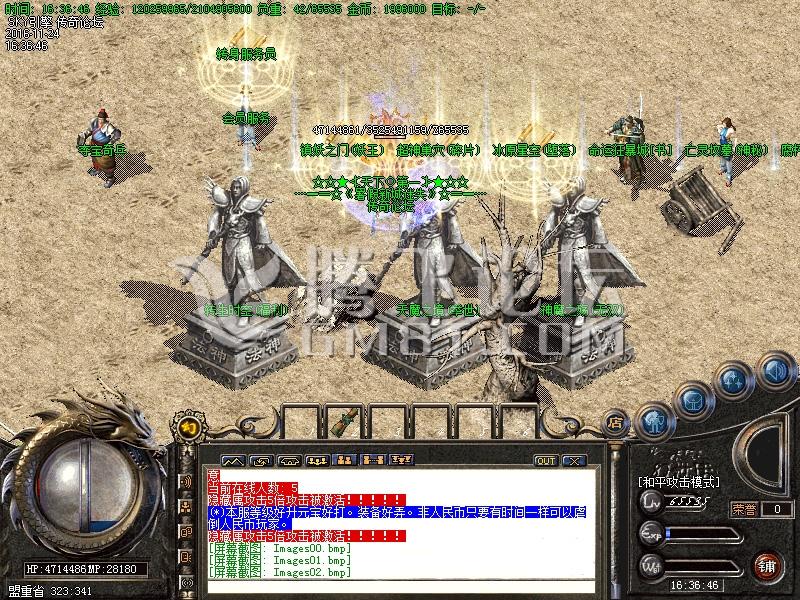Click the mountain-shaped chat toolbar button
The height and width of the screenshot is (600, 800).
[x=232, y=461]
